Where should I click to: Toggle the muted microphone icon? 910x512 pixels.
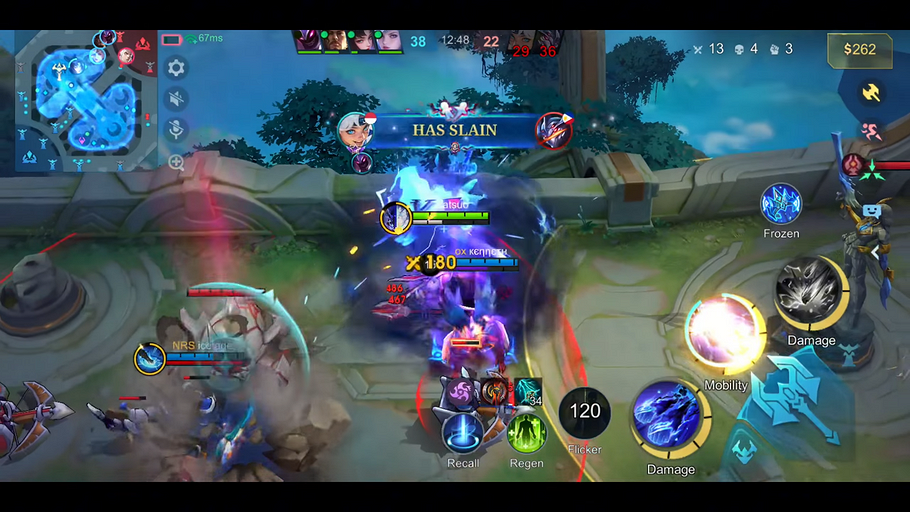pos(176,129)
